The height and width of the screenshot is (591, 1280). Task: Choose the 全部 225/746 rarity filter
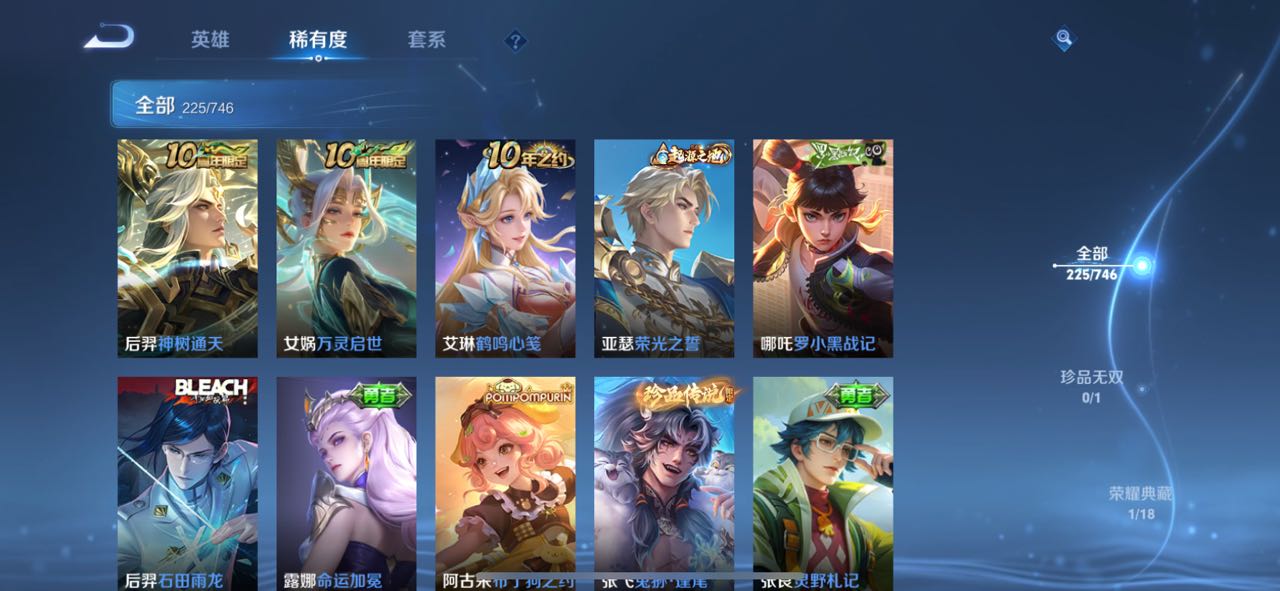(x=1092, y=264)
